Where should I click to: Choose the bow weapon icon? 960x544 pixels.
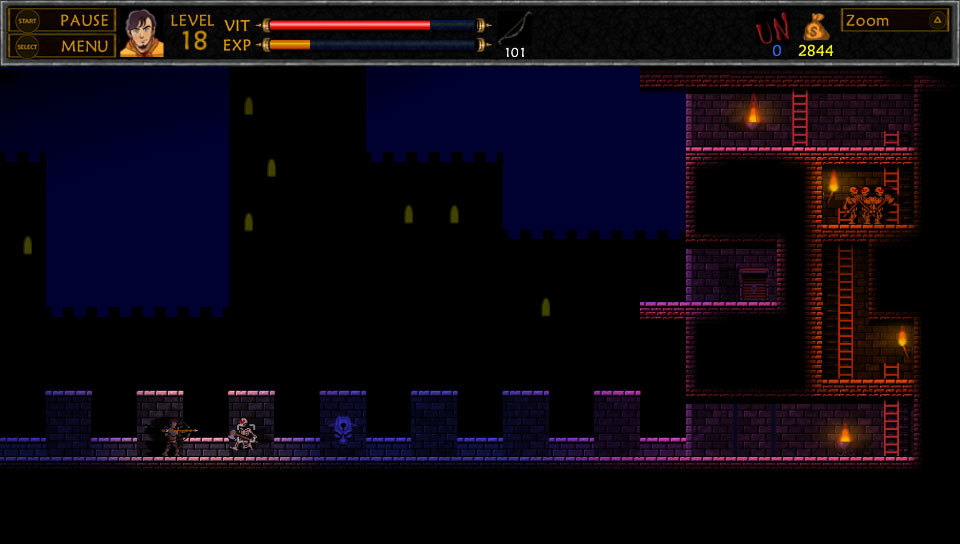(x=515, y=29)
